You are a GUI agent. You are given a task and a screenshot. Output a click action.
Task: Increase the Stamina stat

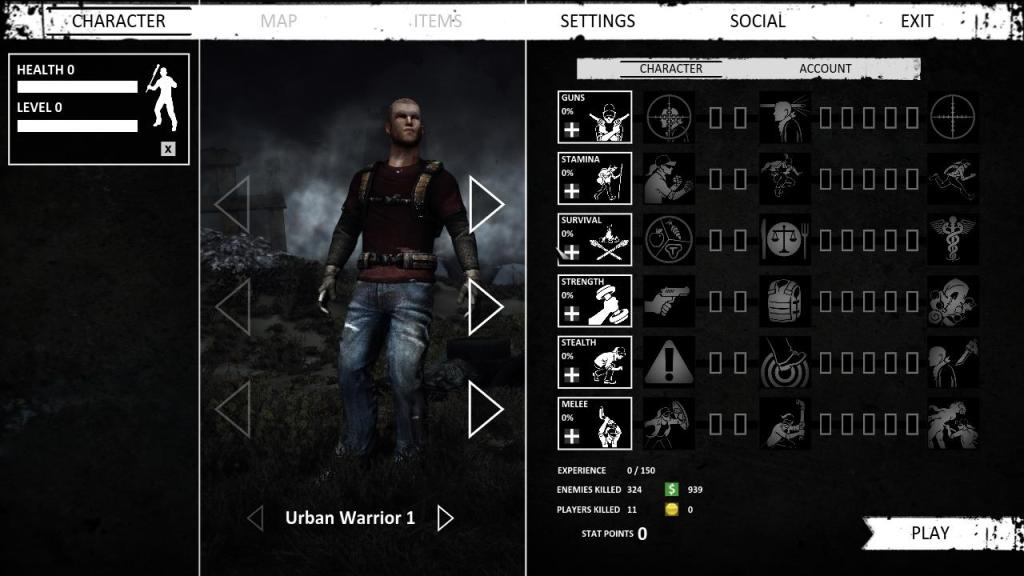pos(571,191)
